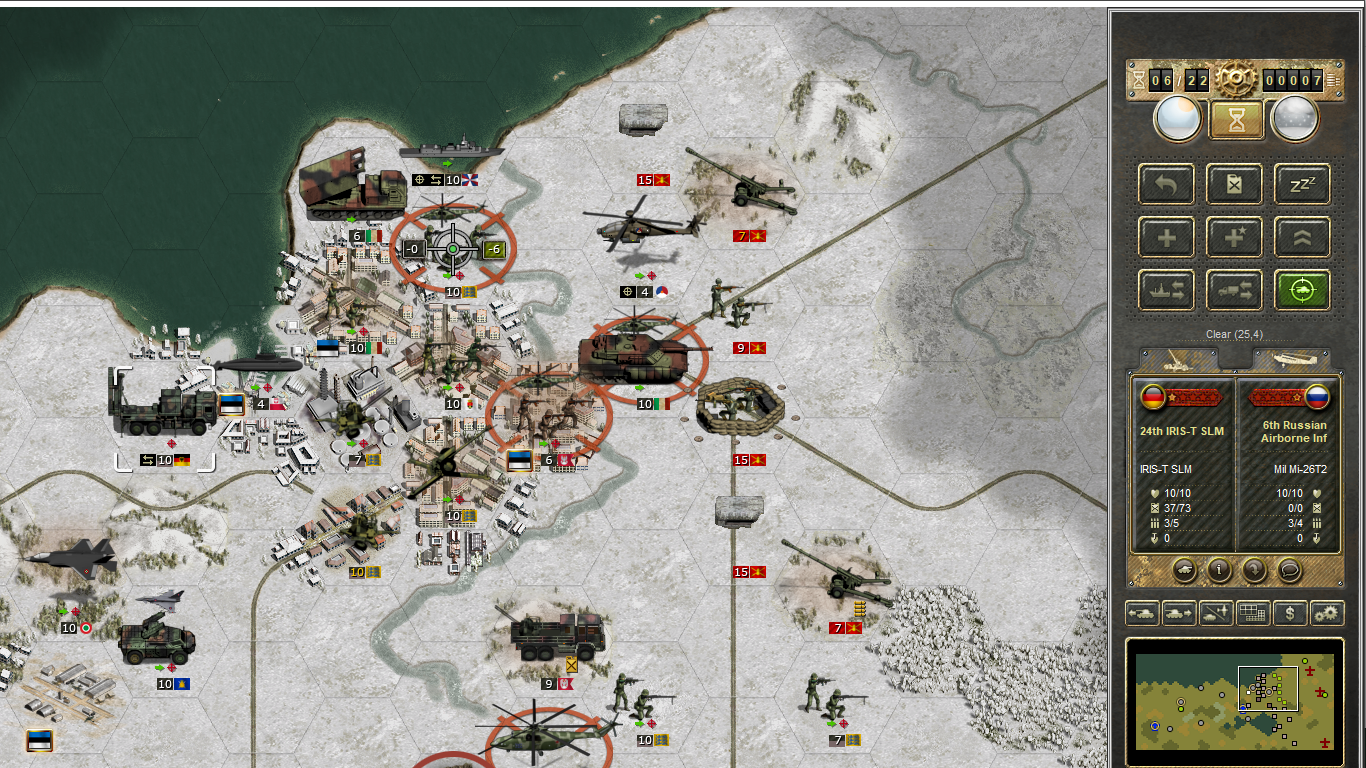
Task: Put the unit to sleep with Zzz button
Action: pyautogui.click(x=1302, y=184)
